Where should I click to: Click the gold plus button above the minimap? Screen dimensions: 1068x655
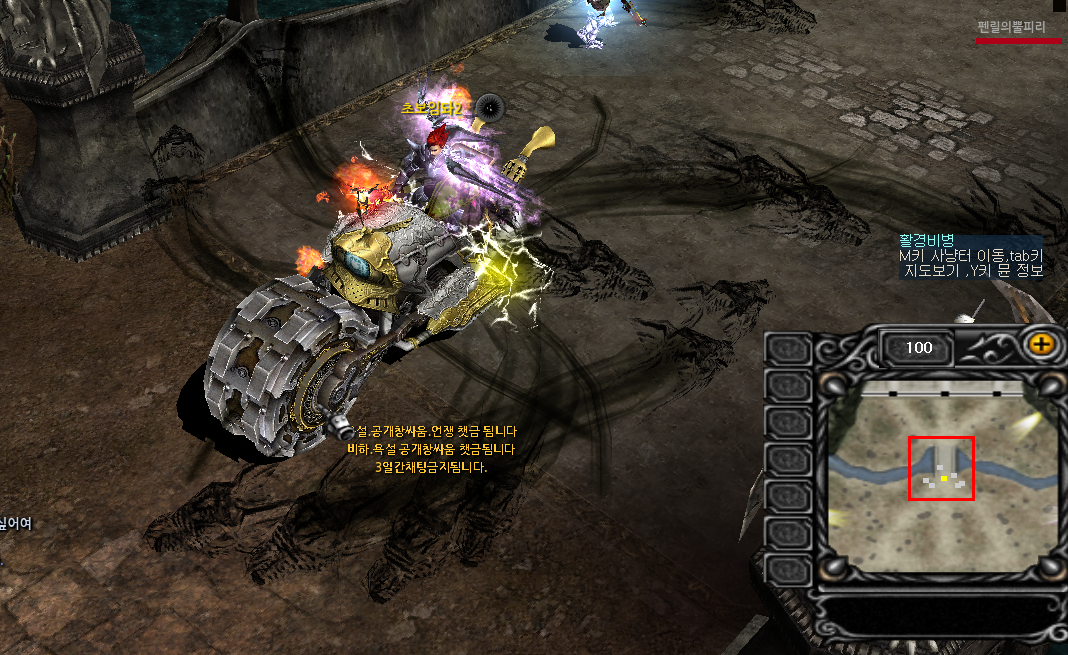[1042, 344]
